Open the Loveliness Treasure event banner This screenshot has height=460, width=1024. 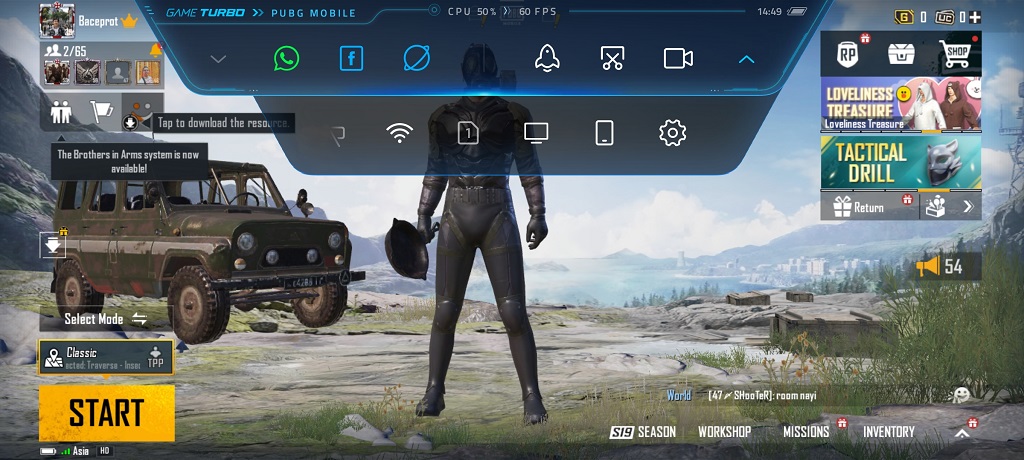[900, 104]
